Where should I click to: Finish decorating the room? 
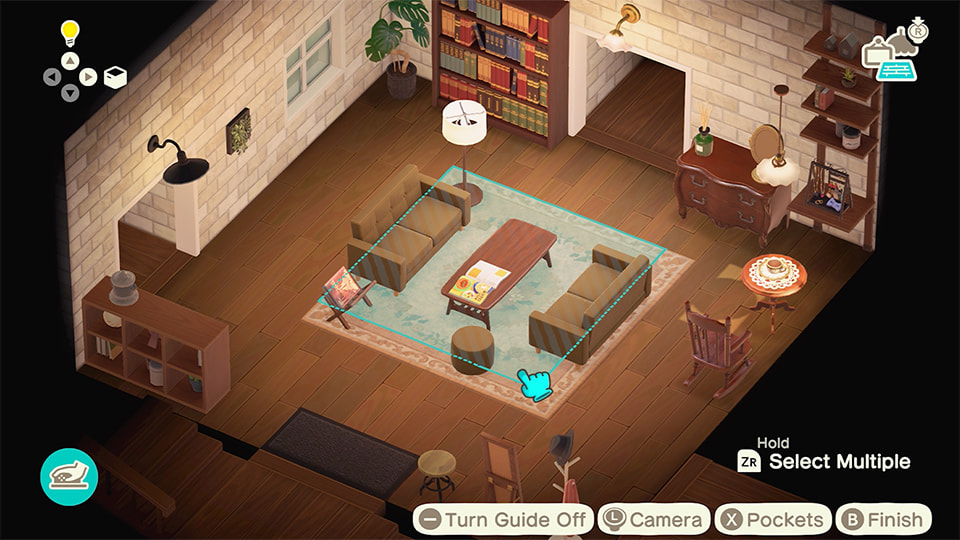(883, 520)
